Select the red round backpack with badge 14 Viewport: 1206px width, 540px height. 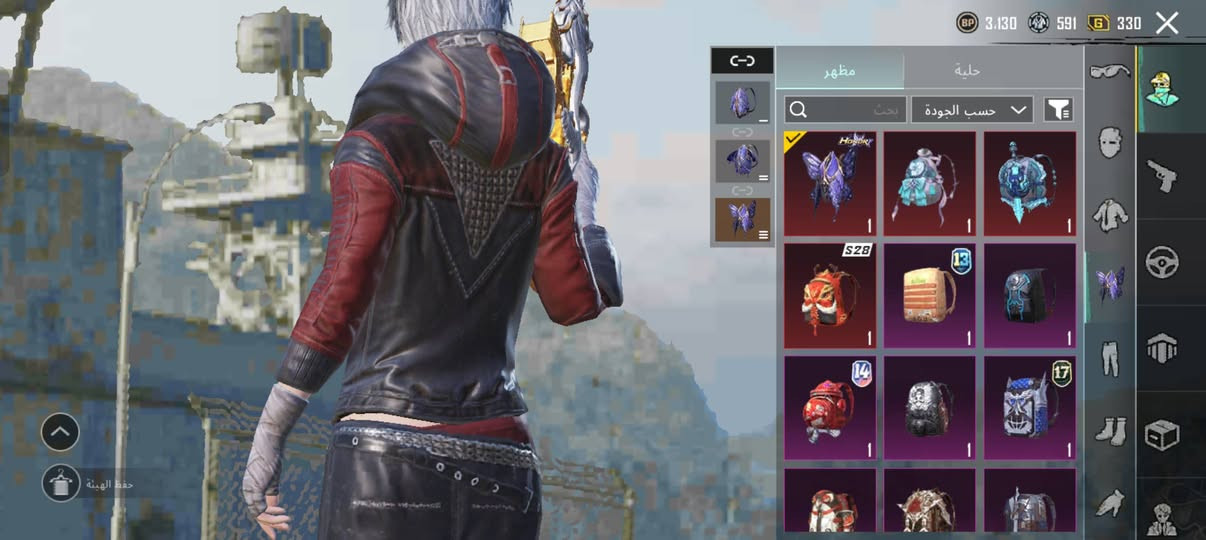[x=830, y=408]
